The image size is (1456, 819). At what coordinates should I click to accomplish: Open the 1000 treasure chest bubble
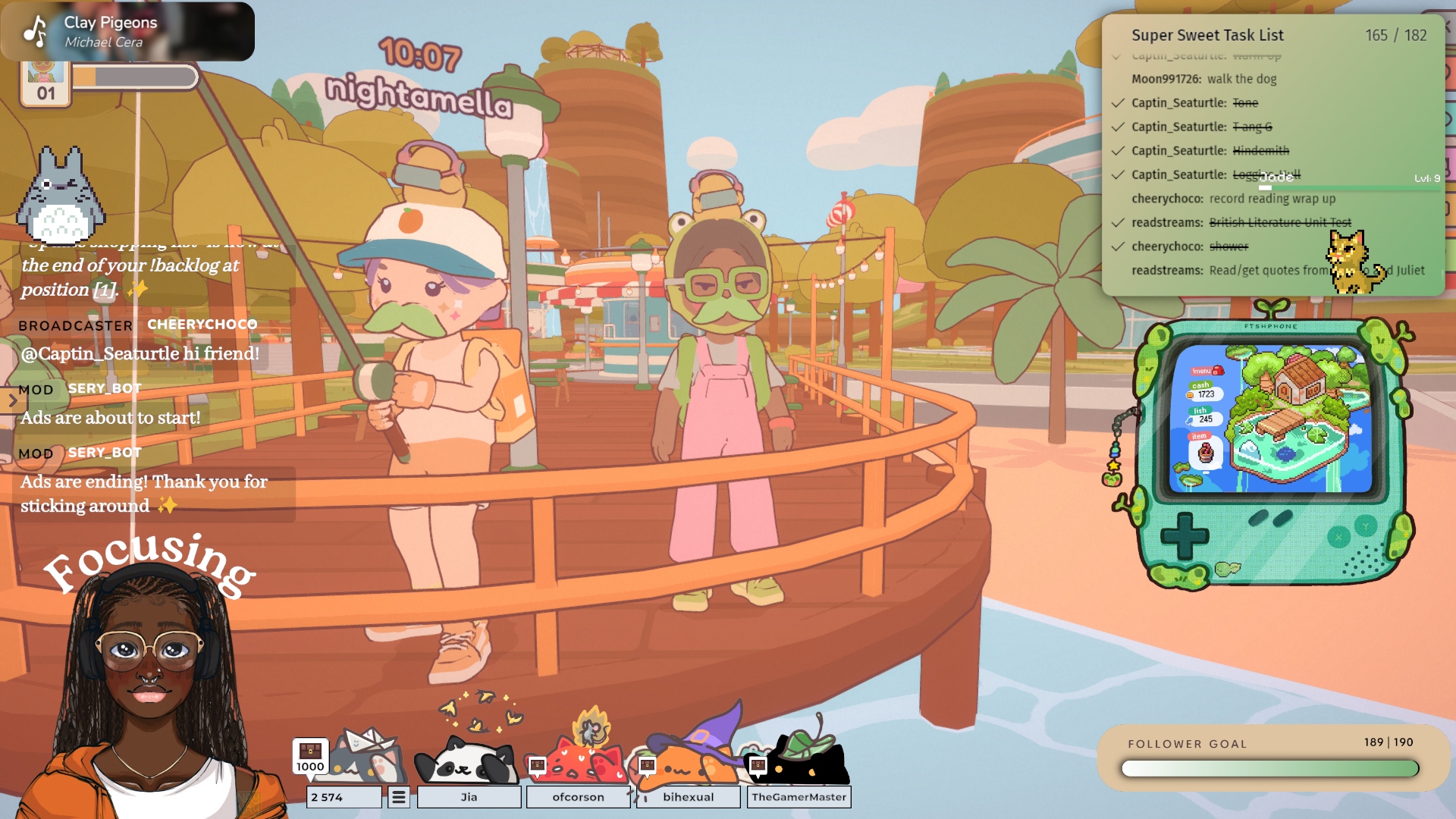(310, 756)
